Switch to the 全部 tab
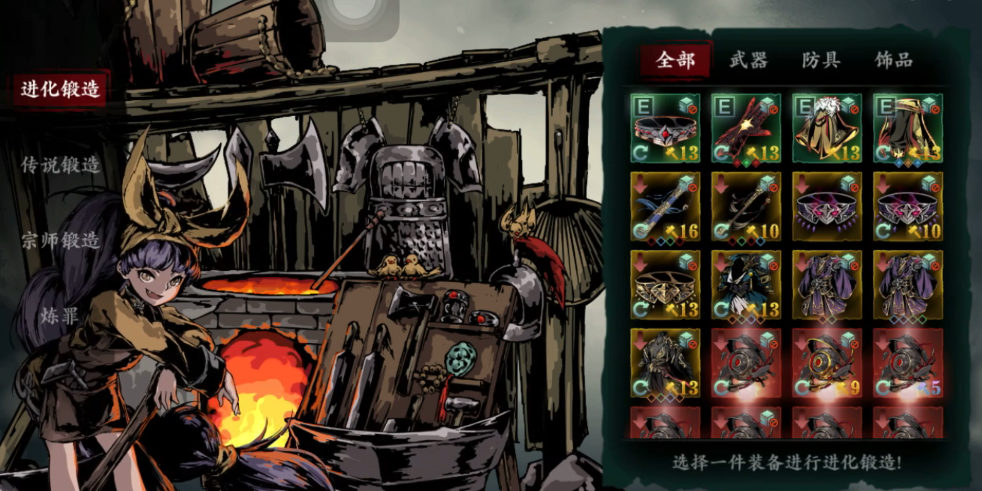 (675, 60)
